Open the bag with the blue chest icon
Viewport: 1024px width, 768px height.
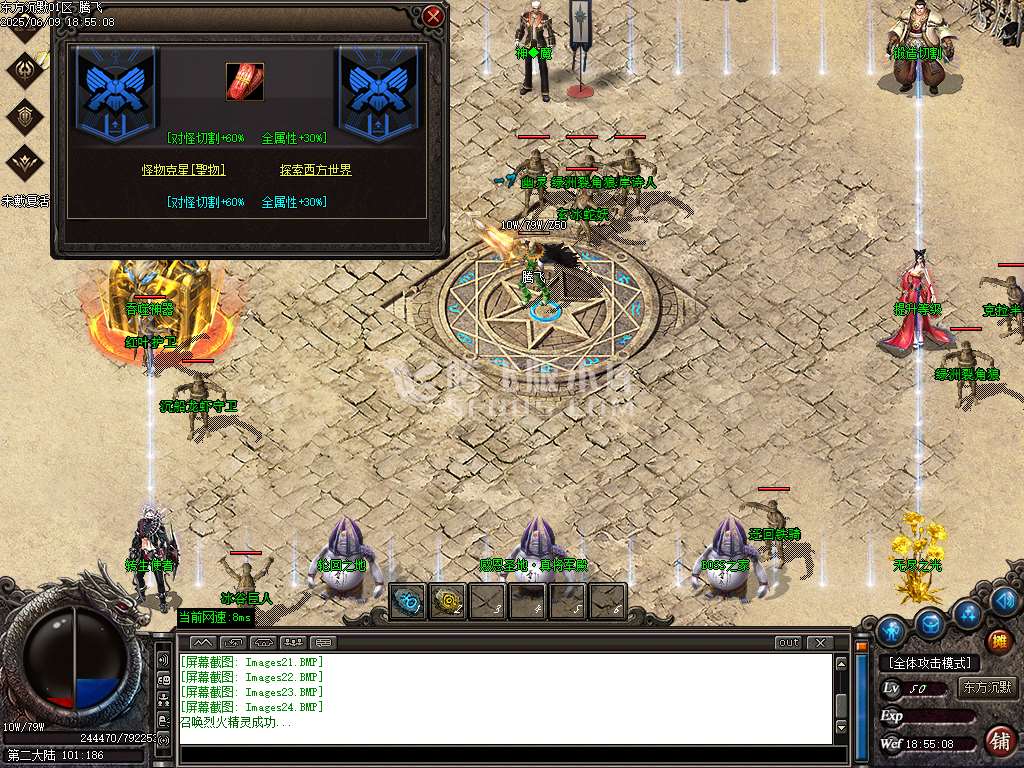(x=930, y=622)
